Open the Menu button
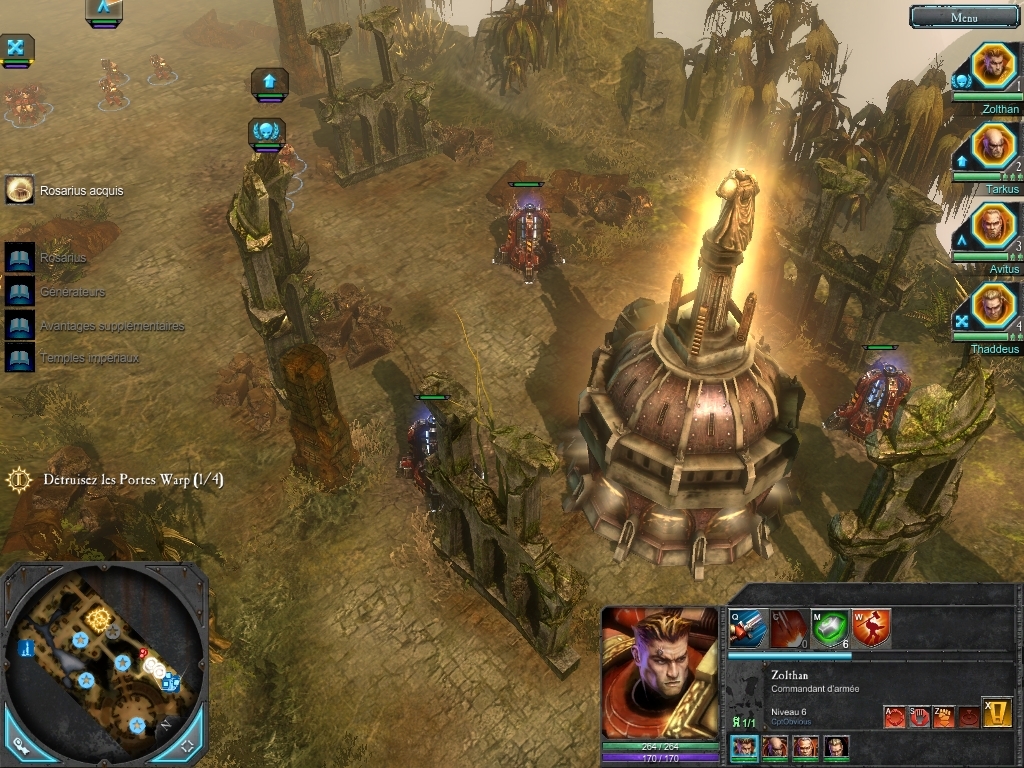1024x768 pixels. point(964,16)
